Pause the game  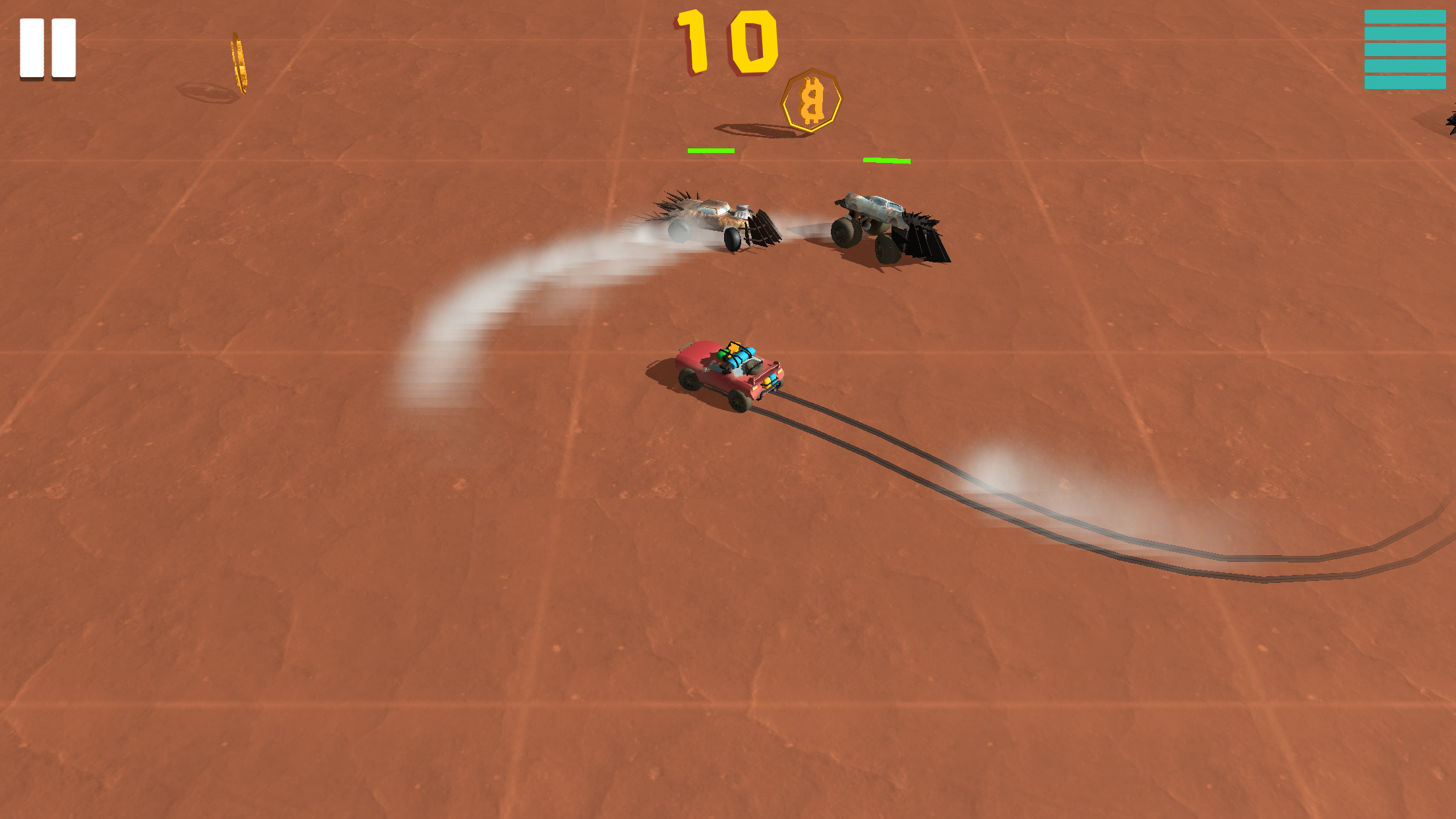click(46, 47)
